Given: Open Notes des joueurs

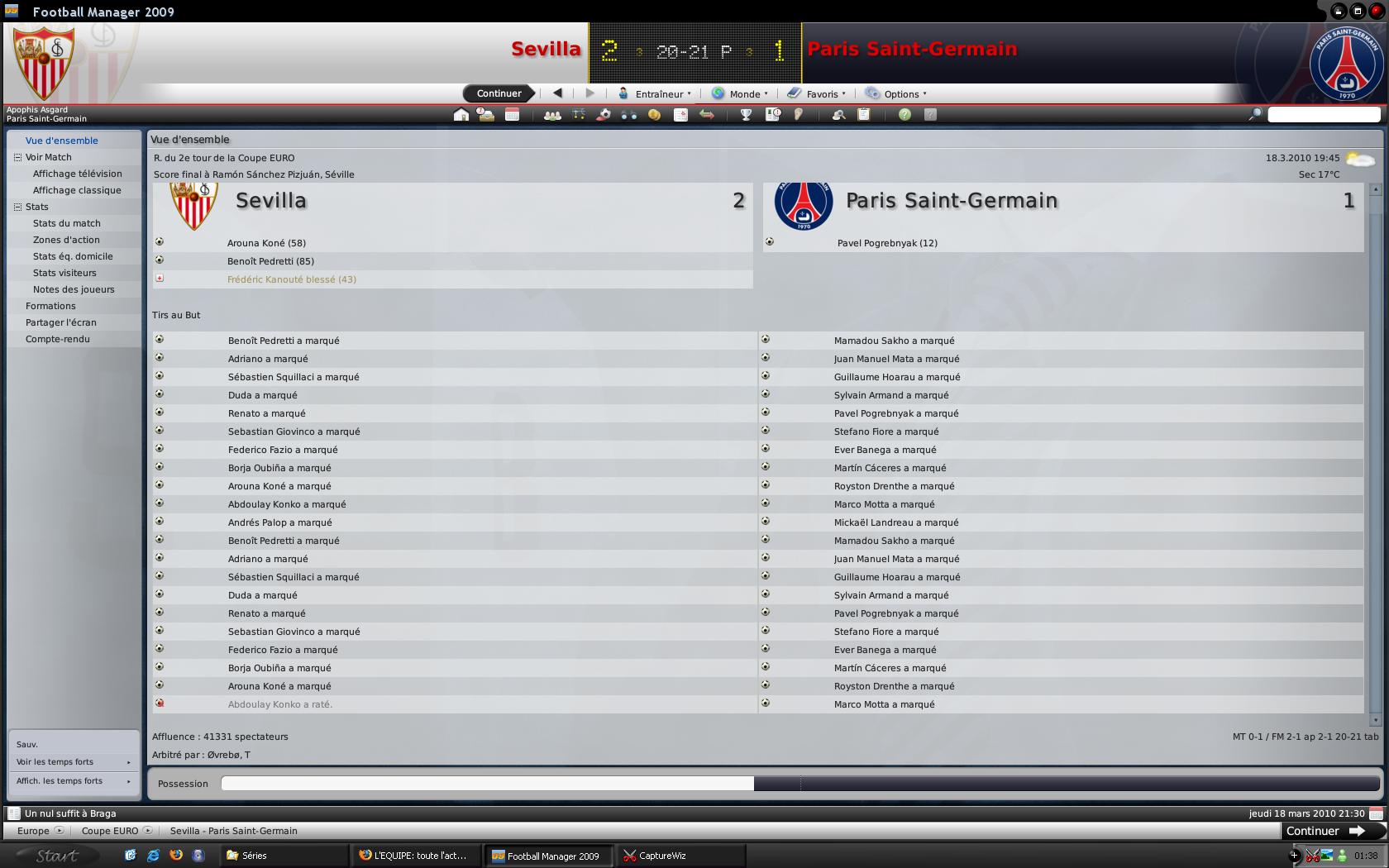Looking at the screenshot, I should pyautogui.click(x=74, y=289).
